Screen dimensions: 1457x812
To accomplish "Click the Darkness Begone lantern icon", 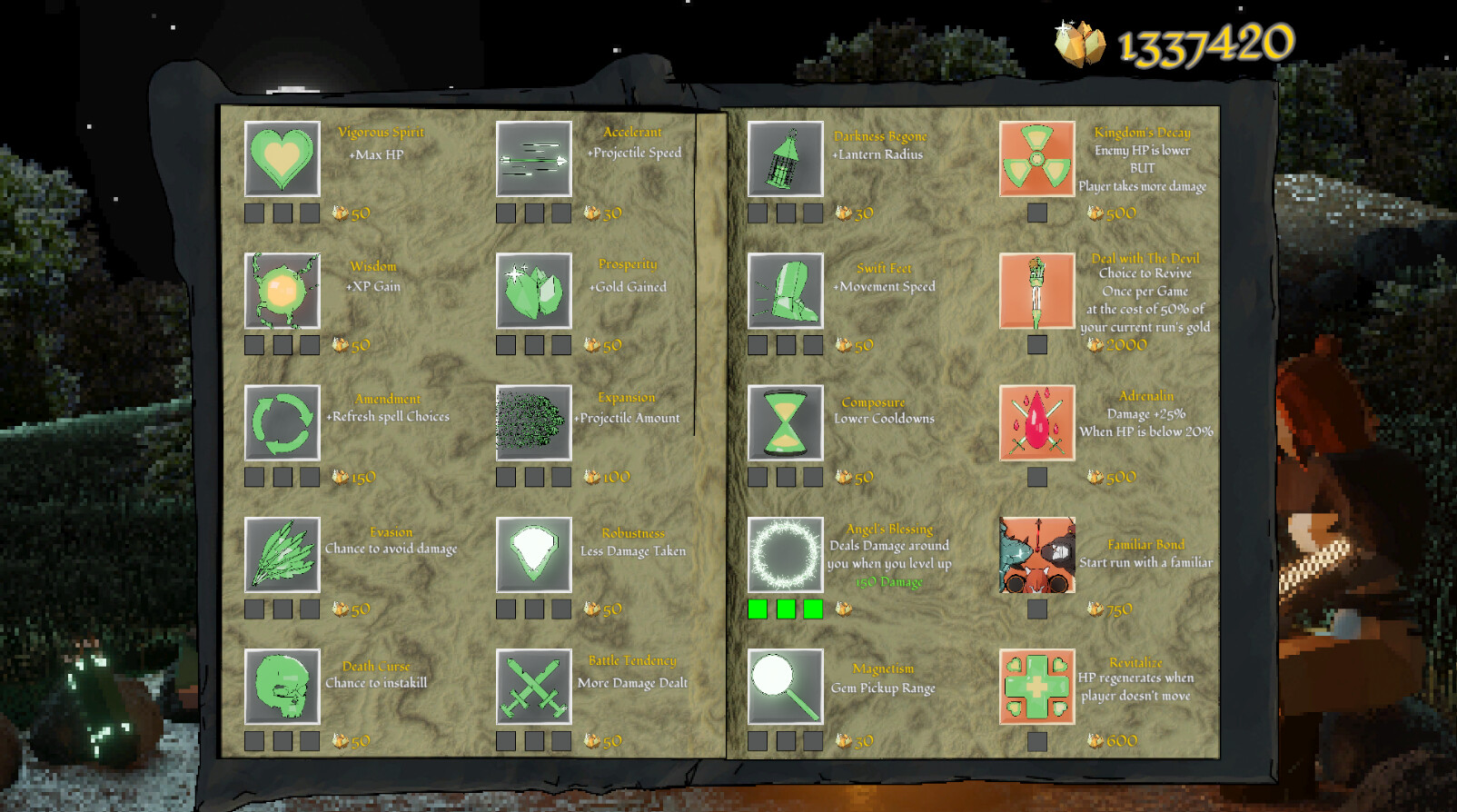I will (x=785, y=160).
